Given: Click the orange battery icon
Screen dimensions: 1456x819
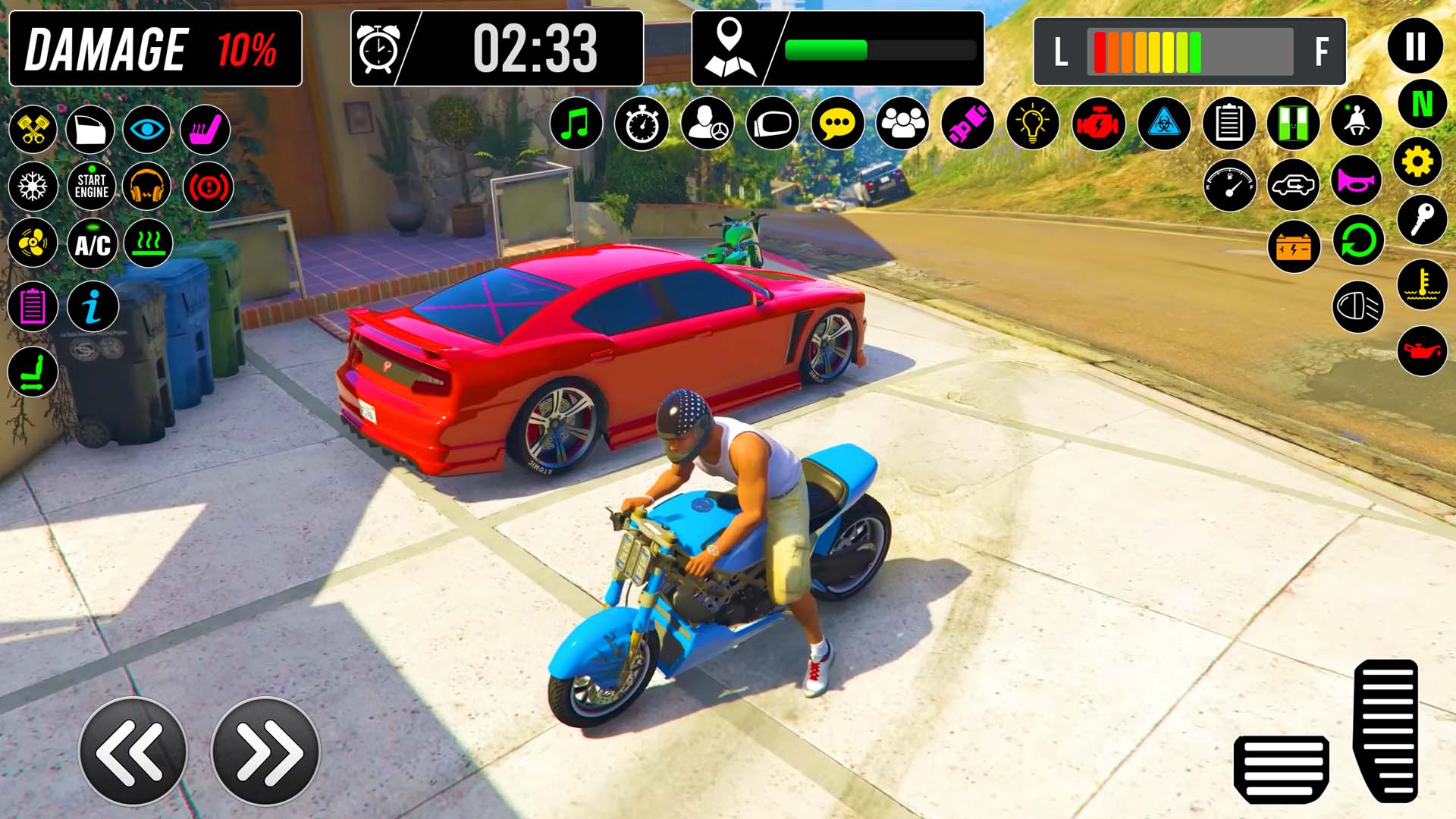Looking at the screenshot, I should click(x=1294, y=245).
